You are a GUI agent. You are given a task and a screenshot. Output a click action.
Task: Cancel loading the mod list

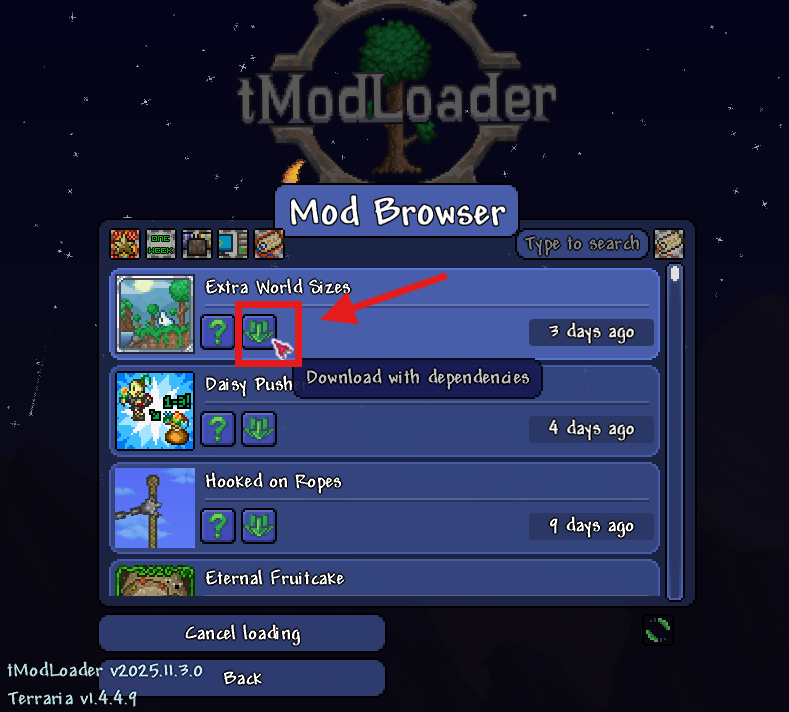point(242,633)
